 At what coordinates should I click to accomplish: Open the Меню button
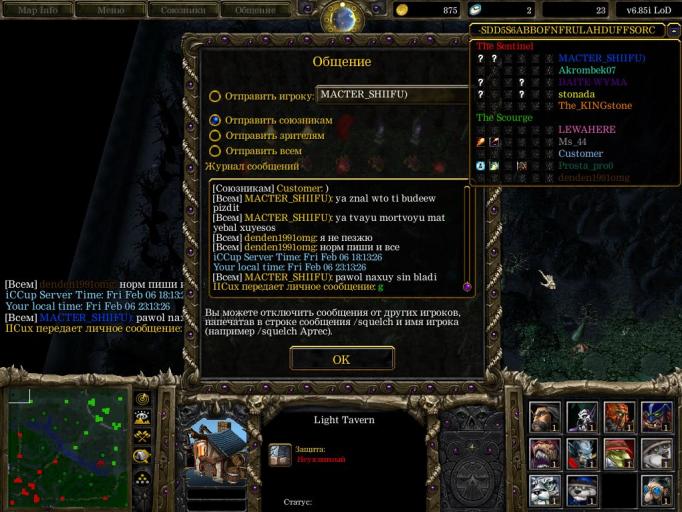coord(110,10)
